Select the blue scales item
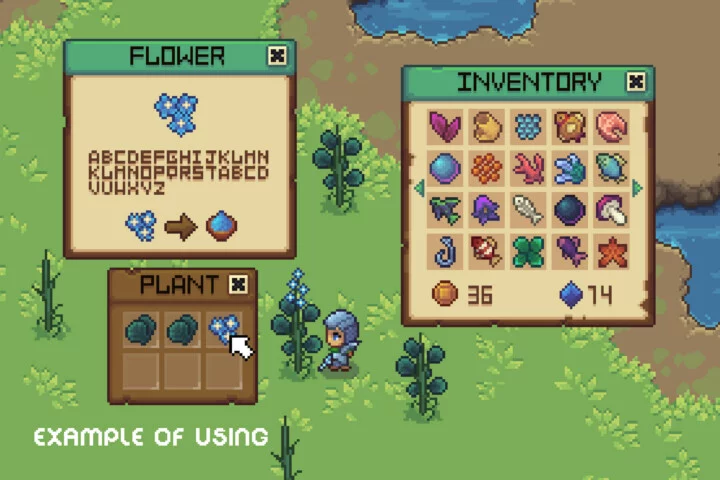 528,126
